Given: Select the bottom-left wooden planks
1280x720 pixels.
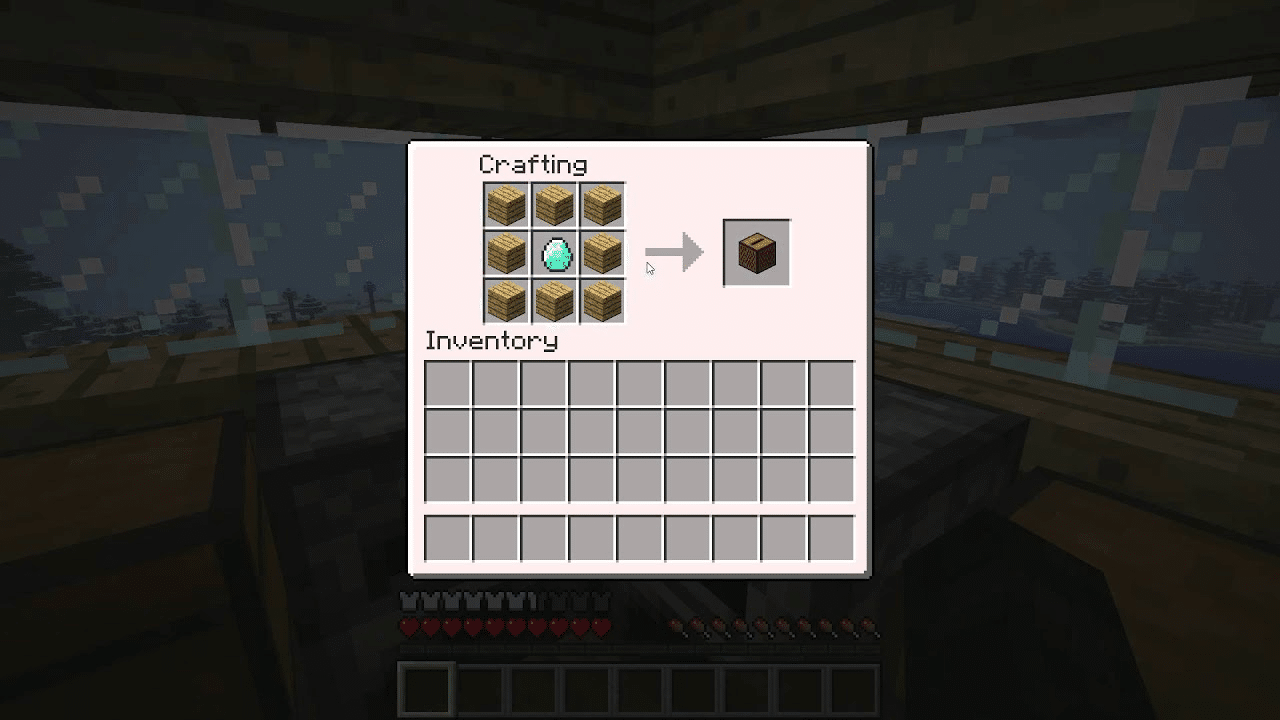Looking at the screenshot, I should [x=504, y=300].
